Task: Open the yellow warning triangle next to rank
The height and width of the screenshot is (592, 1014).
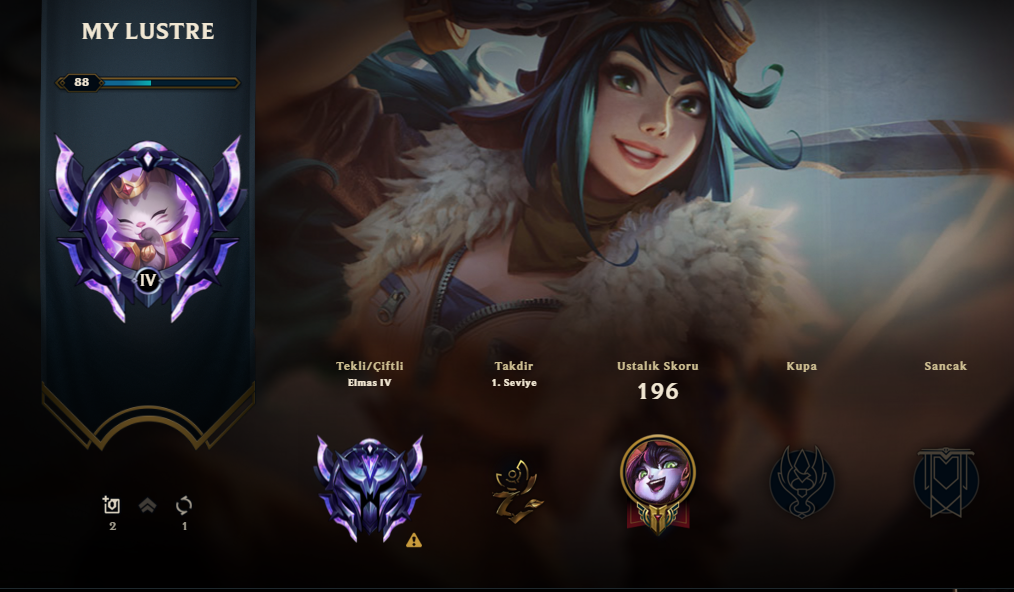Action: pyautogui.click(x=414, y=540)
